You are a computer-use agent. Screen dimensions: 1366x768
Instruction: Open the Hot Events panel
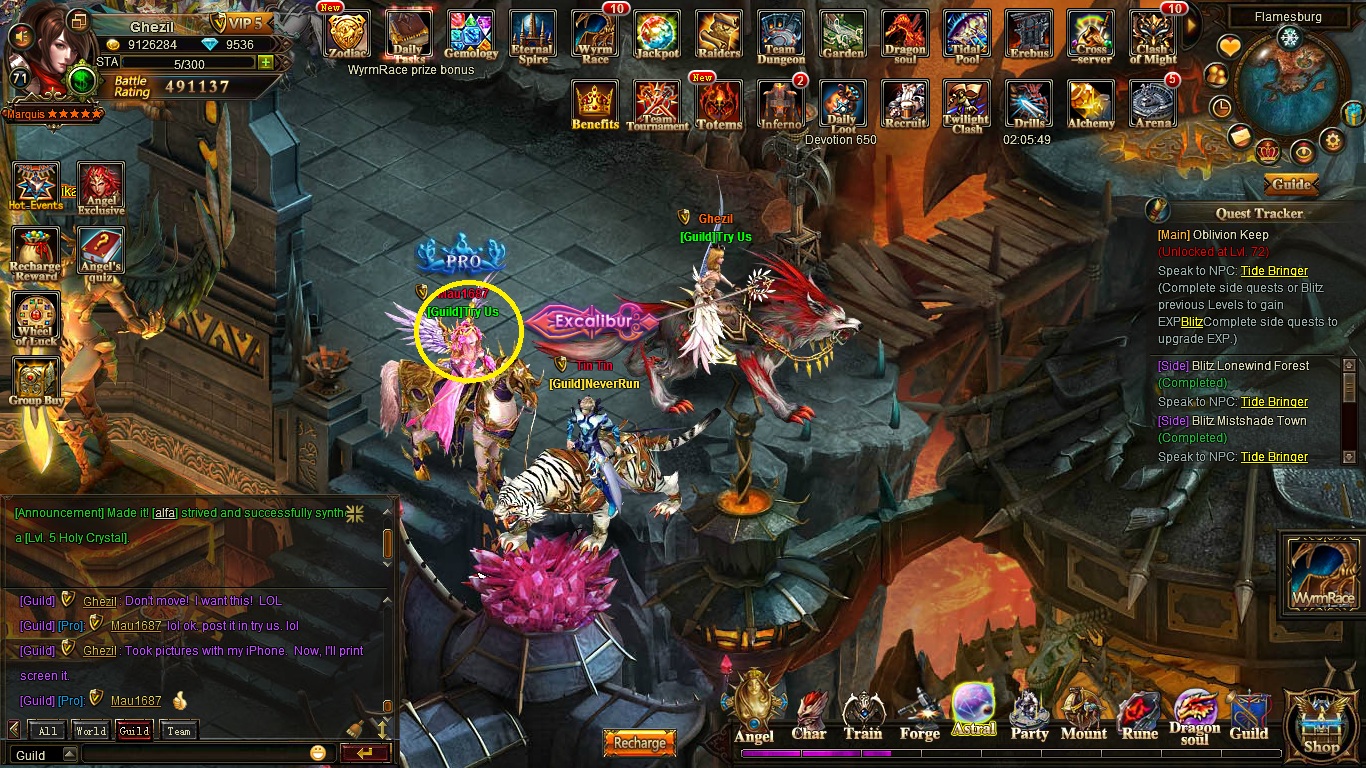click(x=36, y=187)
